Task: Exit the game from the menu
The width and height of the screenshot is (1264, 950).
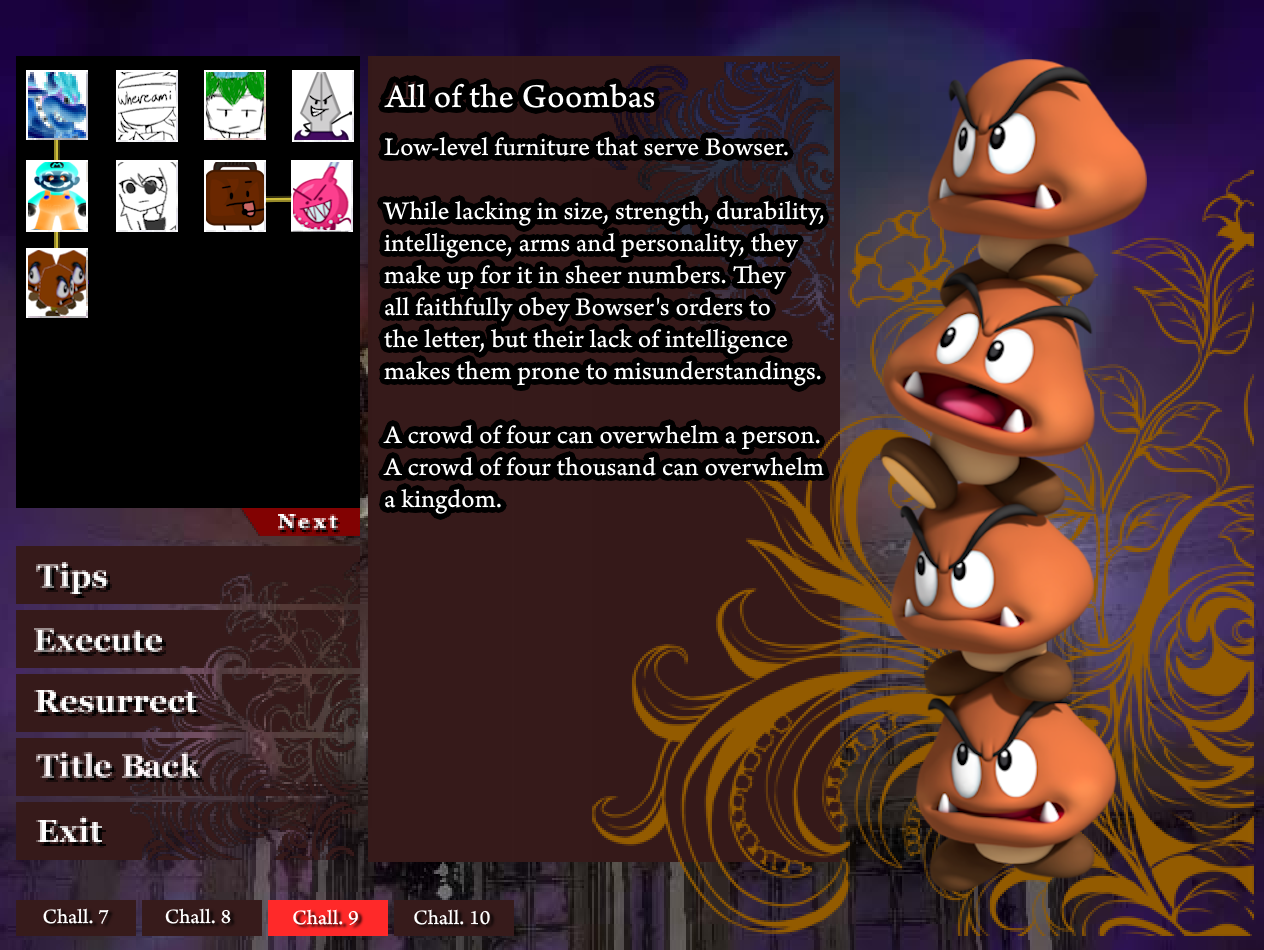Action: (x=70, y=831)
